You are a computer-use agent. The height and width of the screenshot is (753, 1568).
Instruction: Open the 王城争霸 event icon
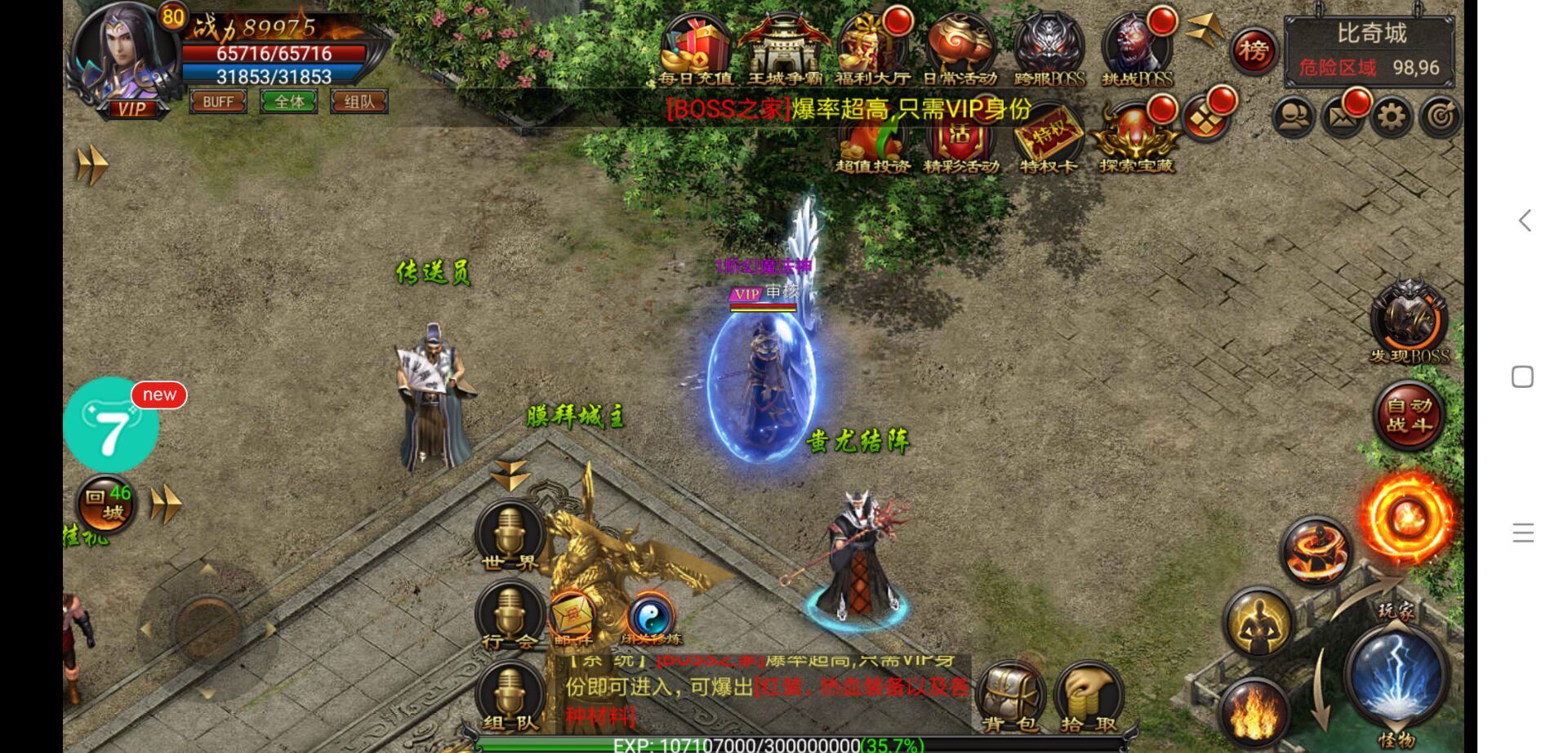point(784,51)
